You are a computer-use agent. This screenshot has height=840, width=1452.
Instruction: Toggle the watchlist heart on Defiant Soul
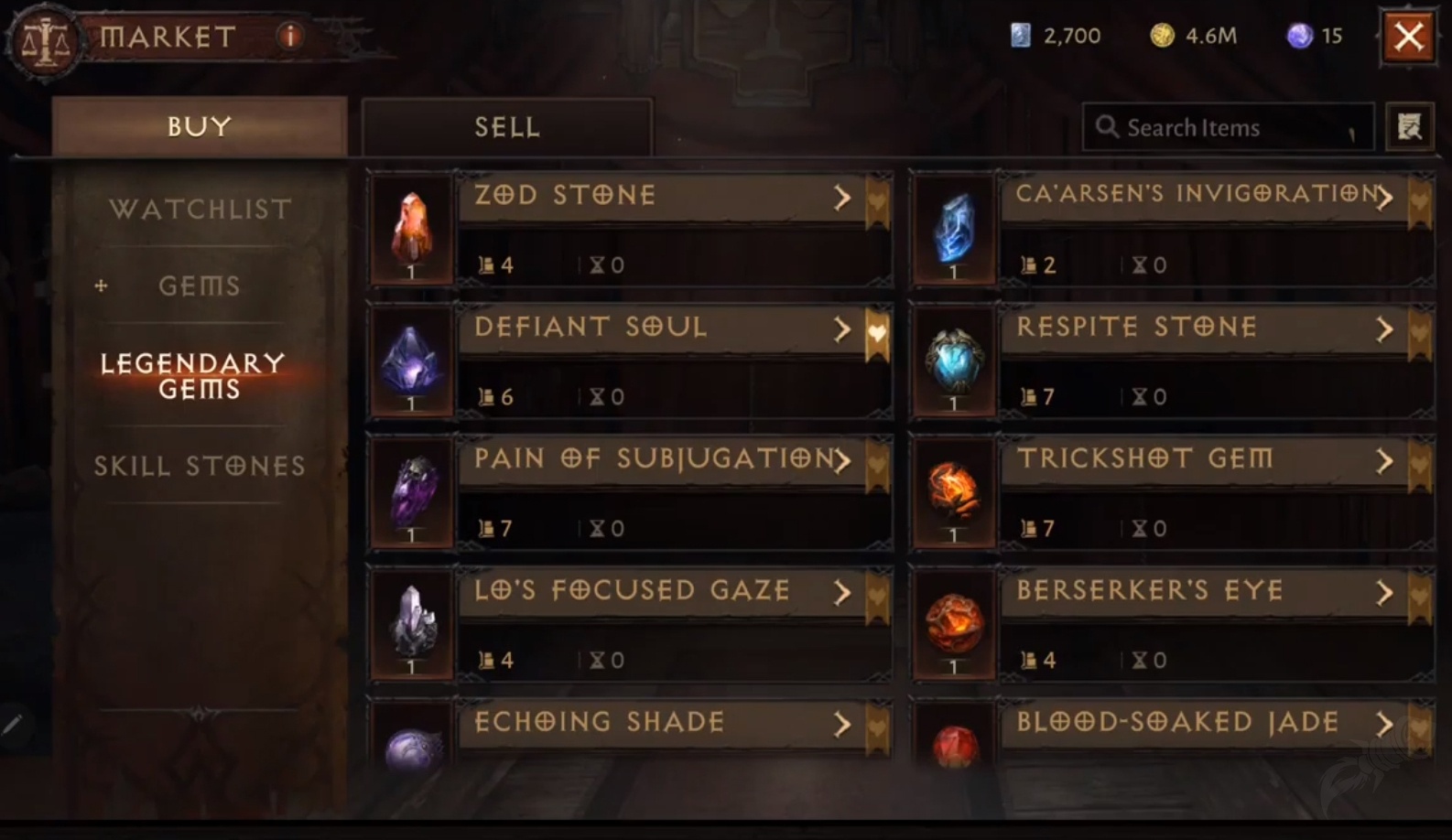coord(878,331)
